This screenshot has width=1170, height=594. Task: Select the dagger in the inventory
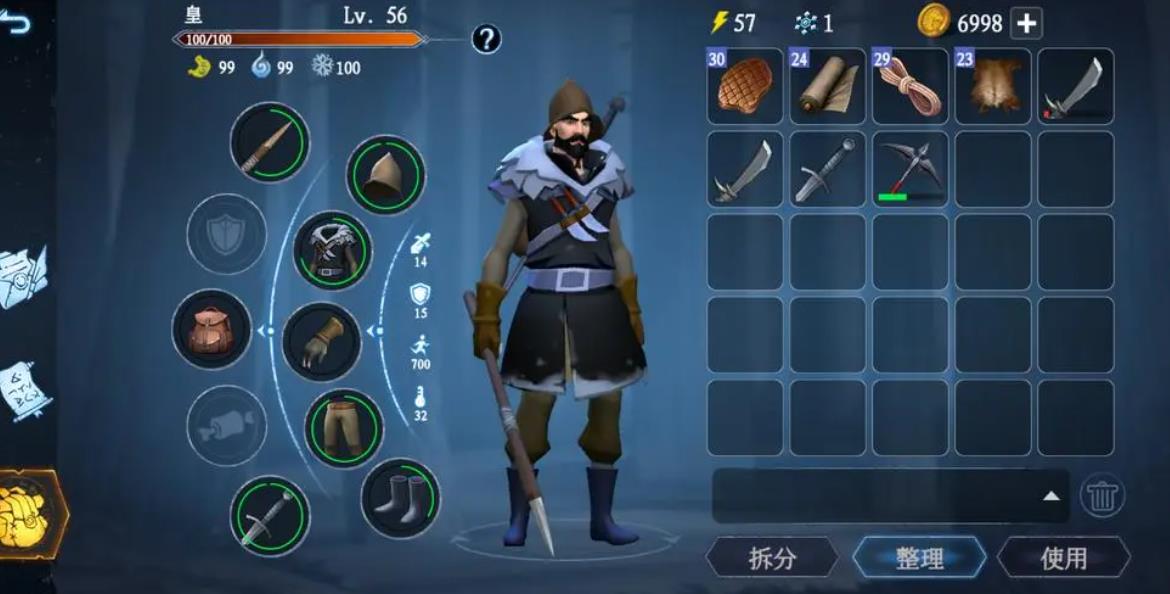click(x=827, y=169)
